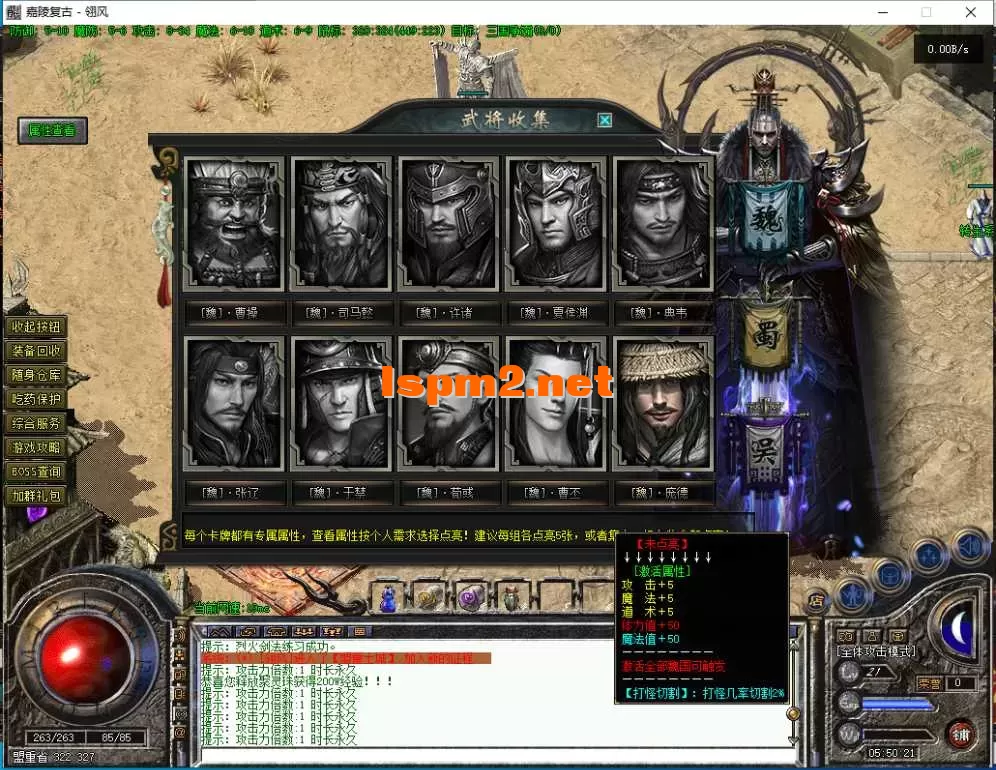The height and width of the screenshot is (770, 996).
Task: Claim the 加群礼包 group gift pack
Action: click(37, 495)
